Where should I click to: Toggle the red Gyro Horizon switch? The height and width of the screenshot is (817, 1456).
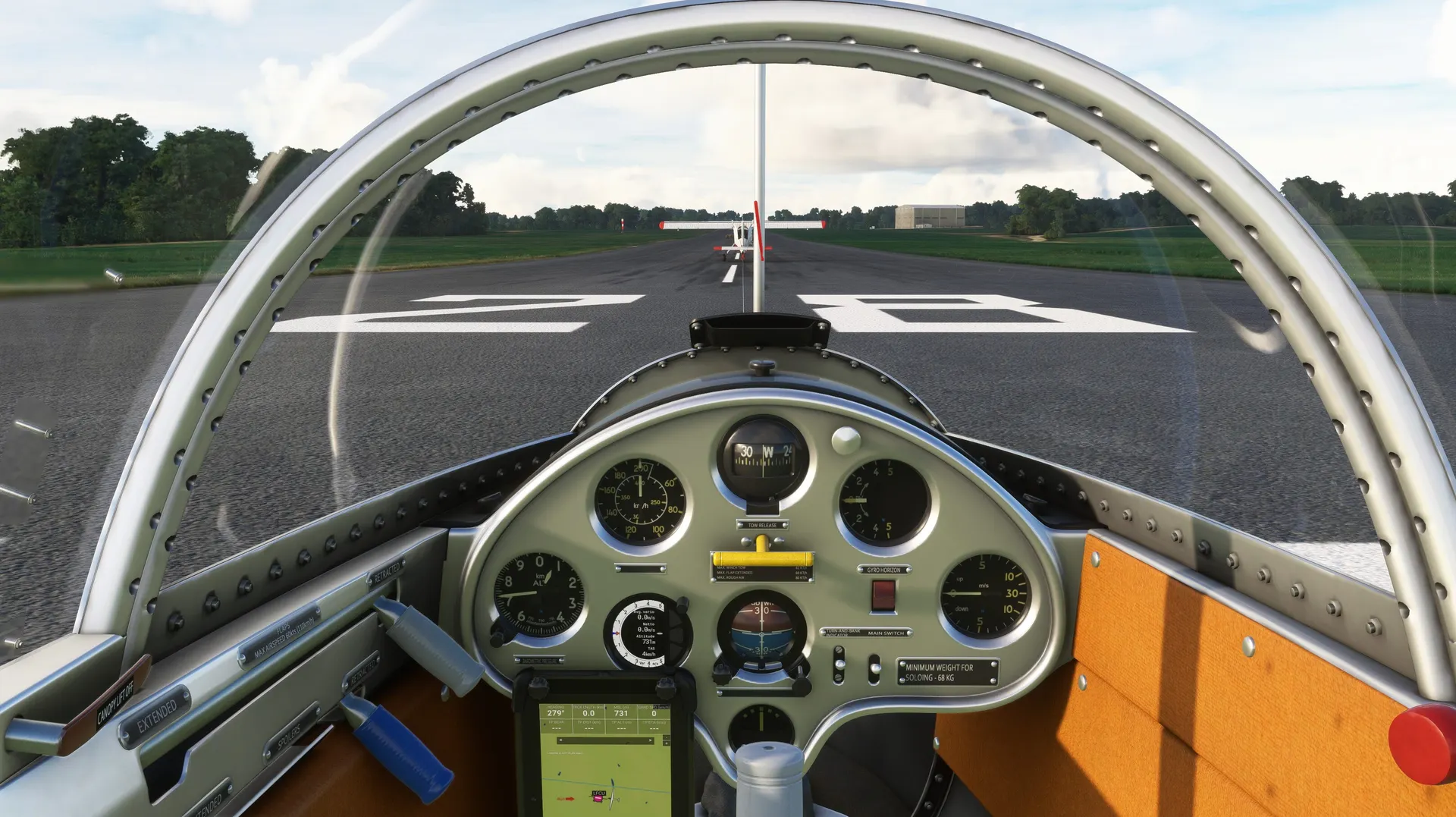tap(883, 595)
